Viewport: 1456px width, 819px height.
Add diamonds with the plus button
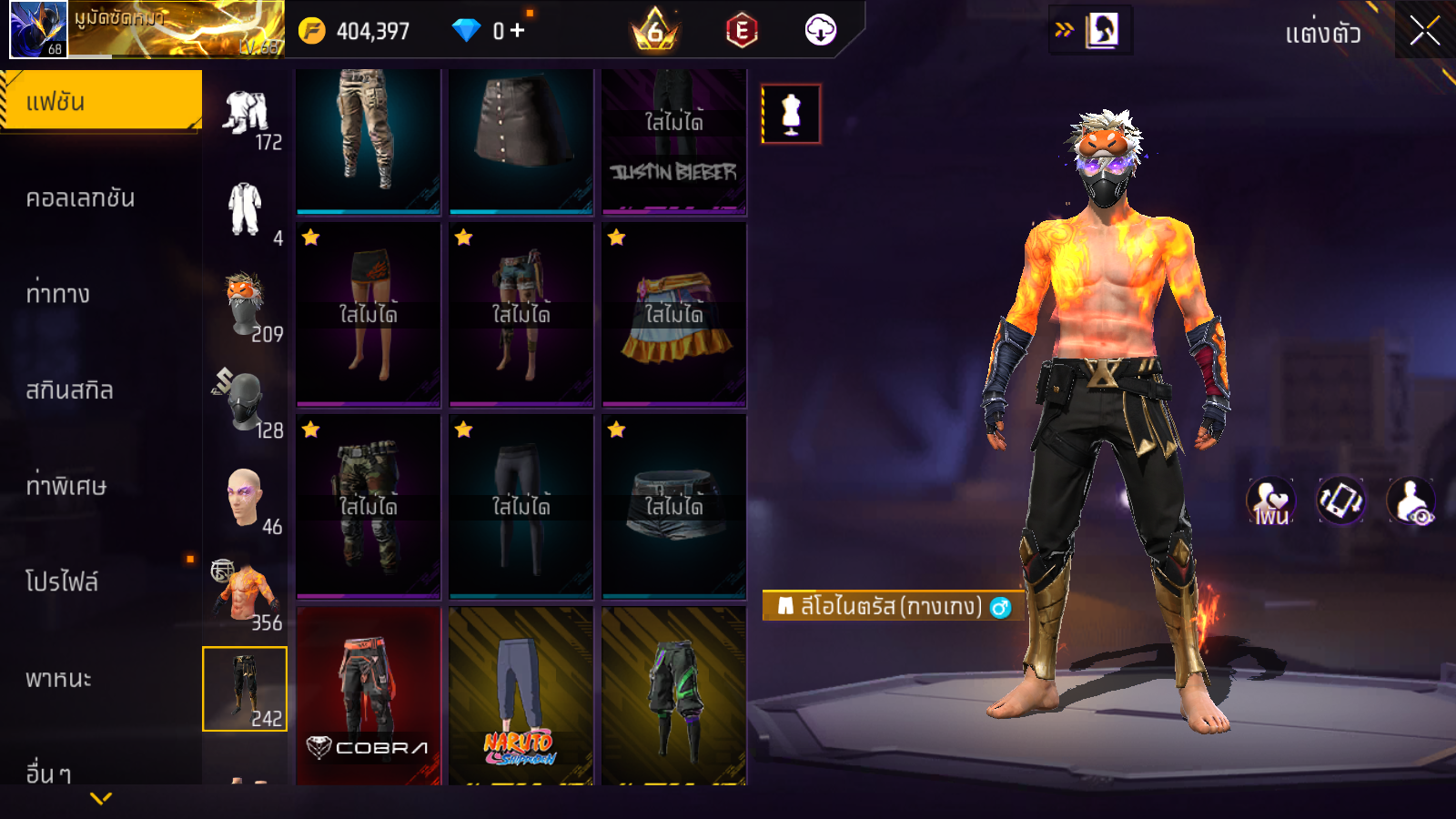[518, 31]
